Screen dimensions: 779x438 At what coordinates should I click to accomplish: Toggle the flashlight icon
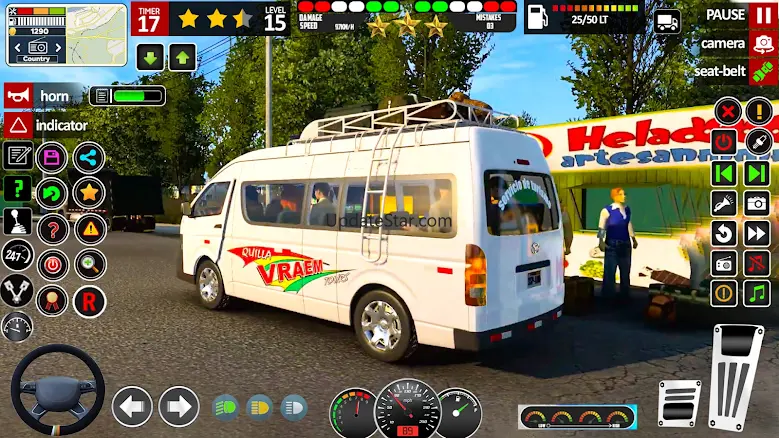tap(724, 204)
